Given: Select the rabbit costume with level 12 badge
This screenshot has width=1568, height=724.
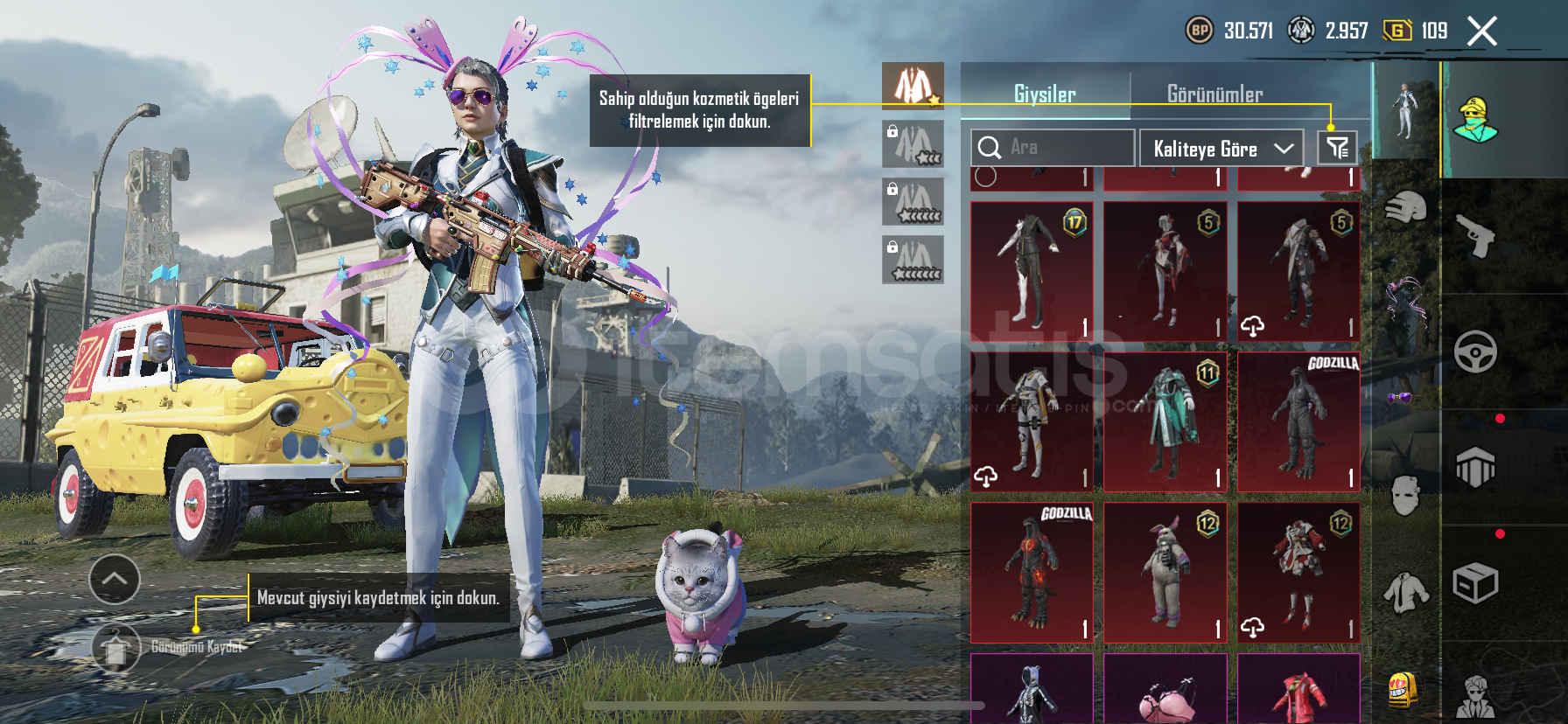Looking at the screenshot, I should coord(1165,572).
